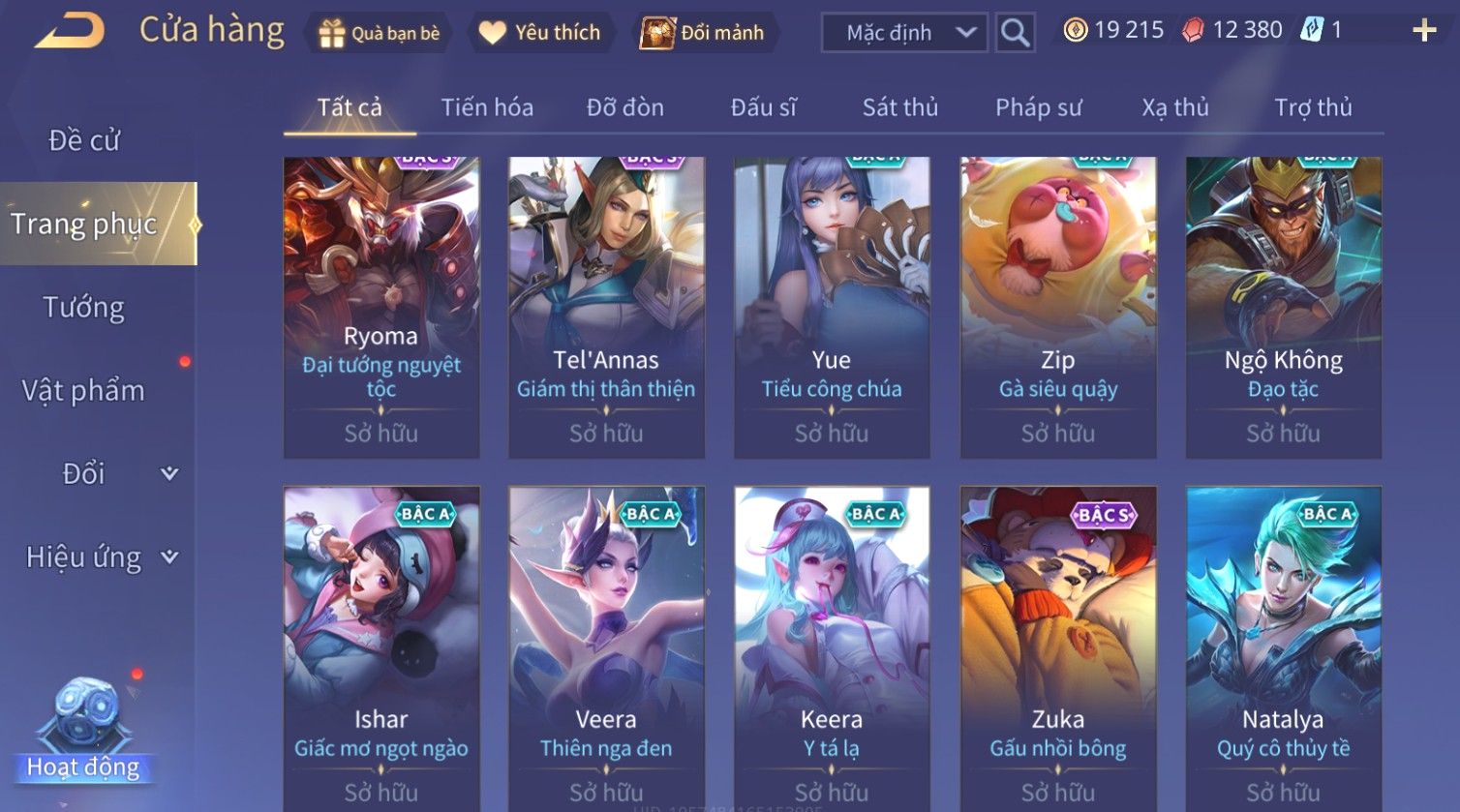
Task: Open the Trợ thủ tab
Action: [1312, 107]
